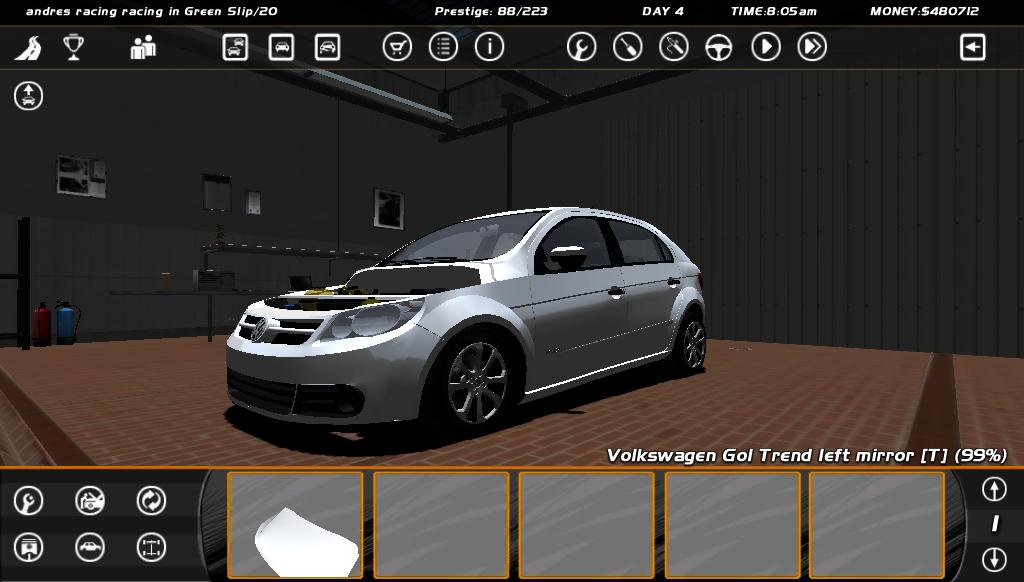Screen dimensions: 1024x582
Task: Click the fast-forward time button
Action: (x=812, y=47)
